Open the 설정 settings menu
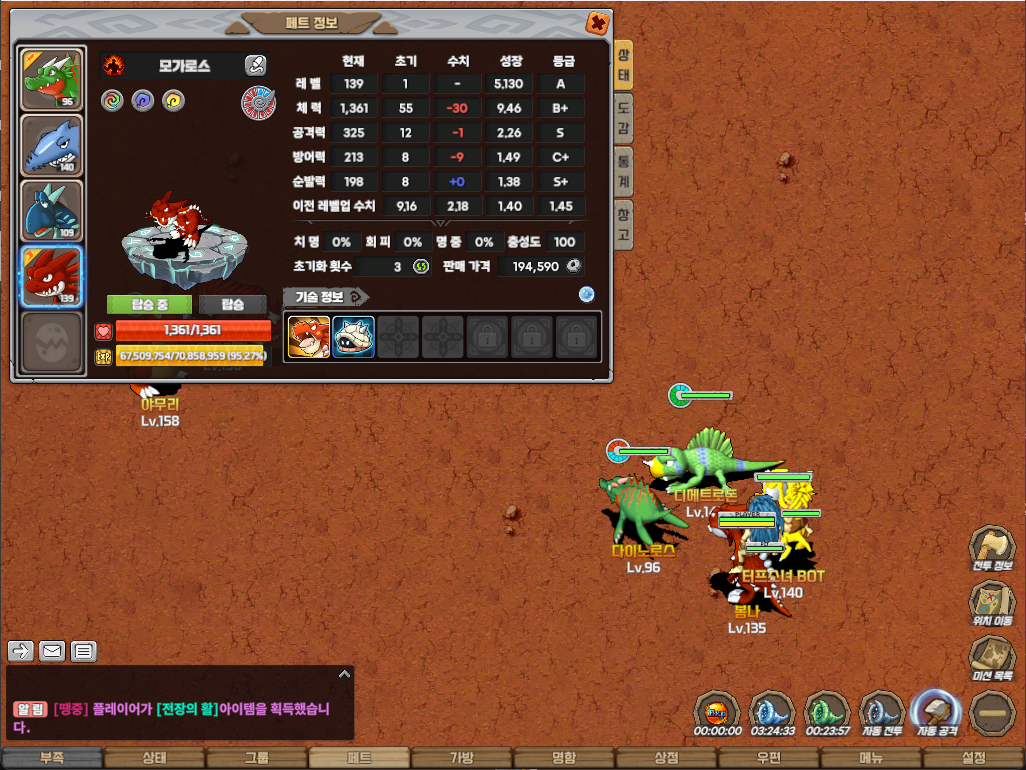 coord(974,758)
